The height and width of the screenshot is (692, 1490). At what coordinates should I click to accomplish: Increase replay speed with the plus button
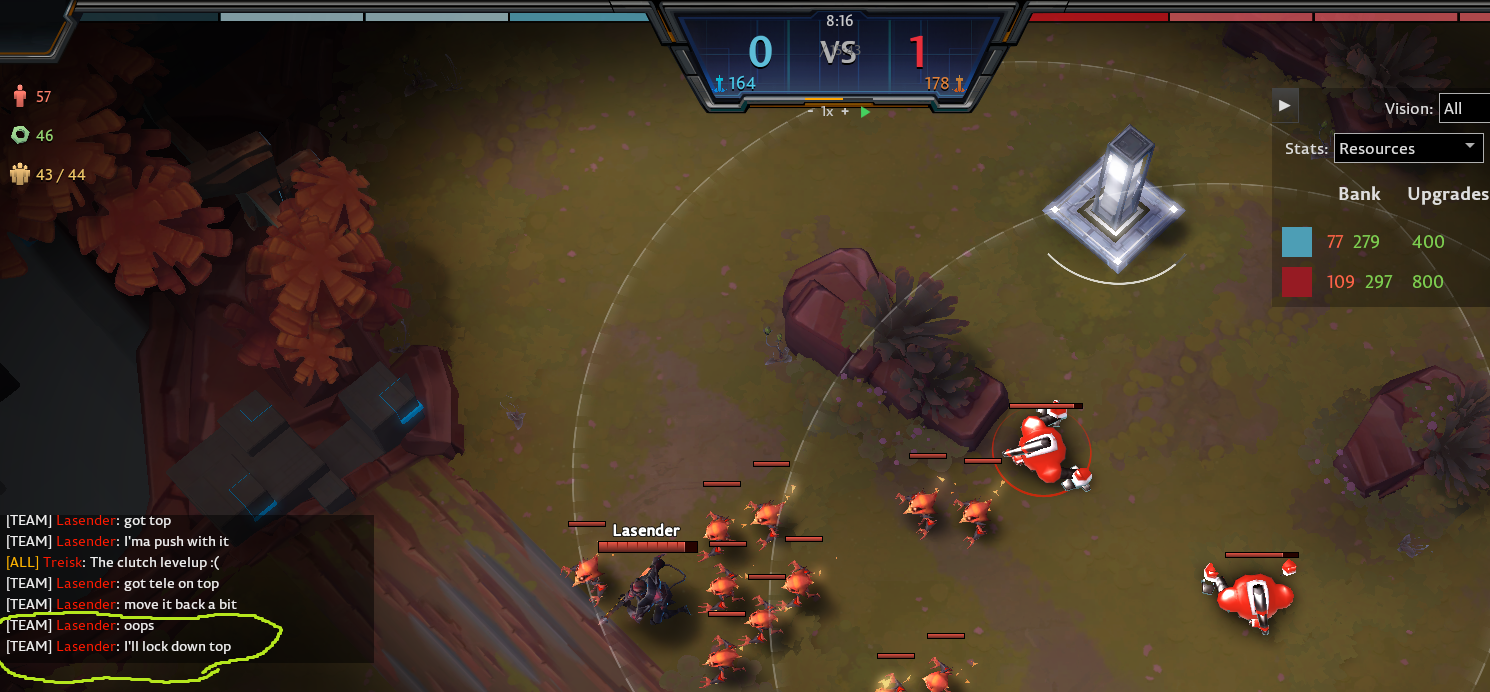point(845,112)
